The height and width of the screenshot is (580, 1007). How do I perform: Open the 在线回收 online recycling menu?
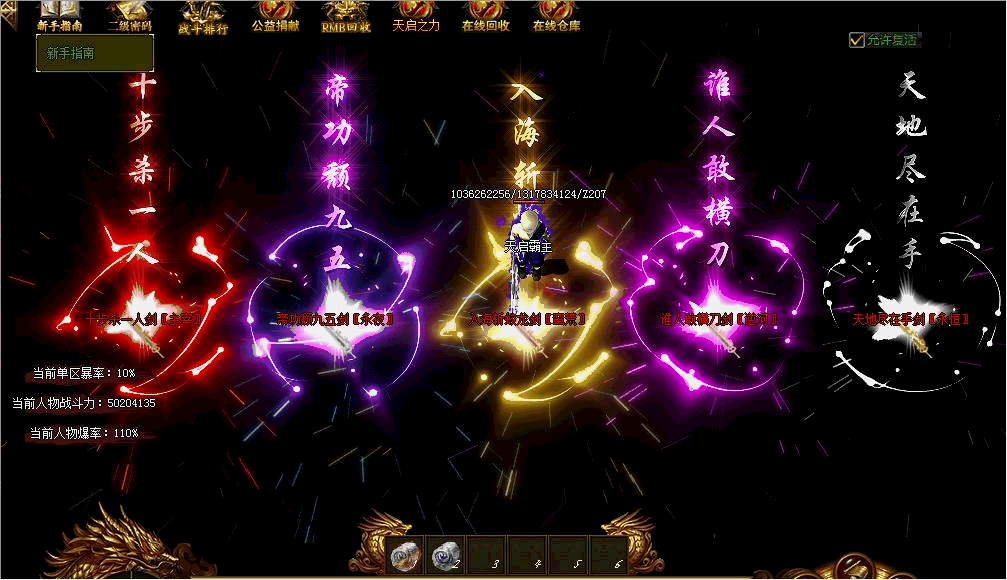(x=486, y=17)
